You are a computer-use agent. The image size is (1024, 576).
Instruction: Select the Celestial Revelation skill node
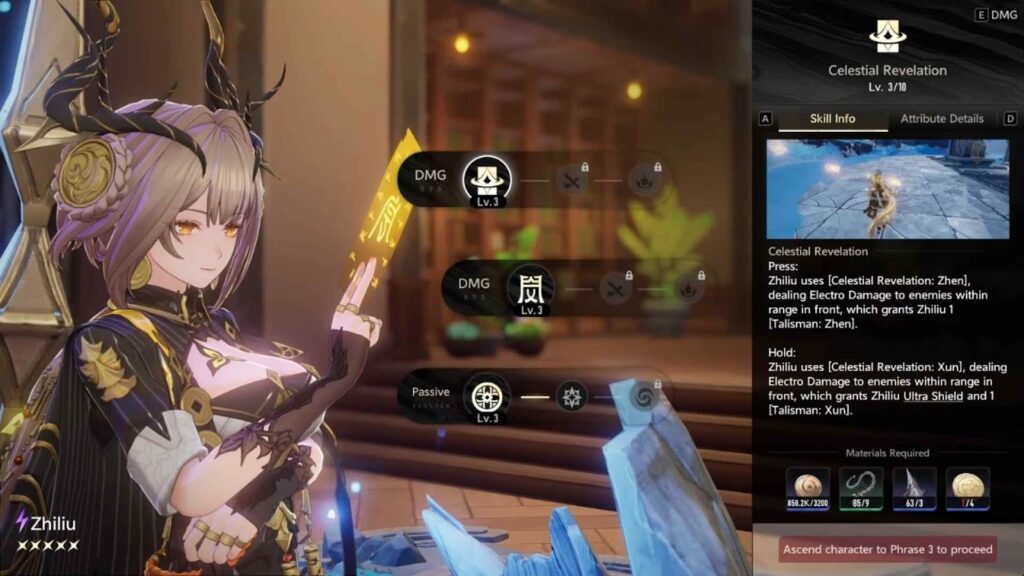[x=487, y=180]
